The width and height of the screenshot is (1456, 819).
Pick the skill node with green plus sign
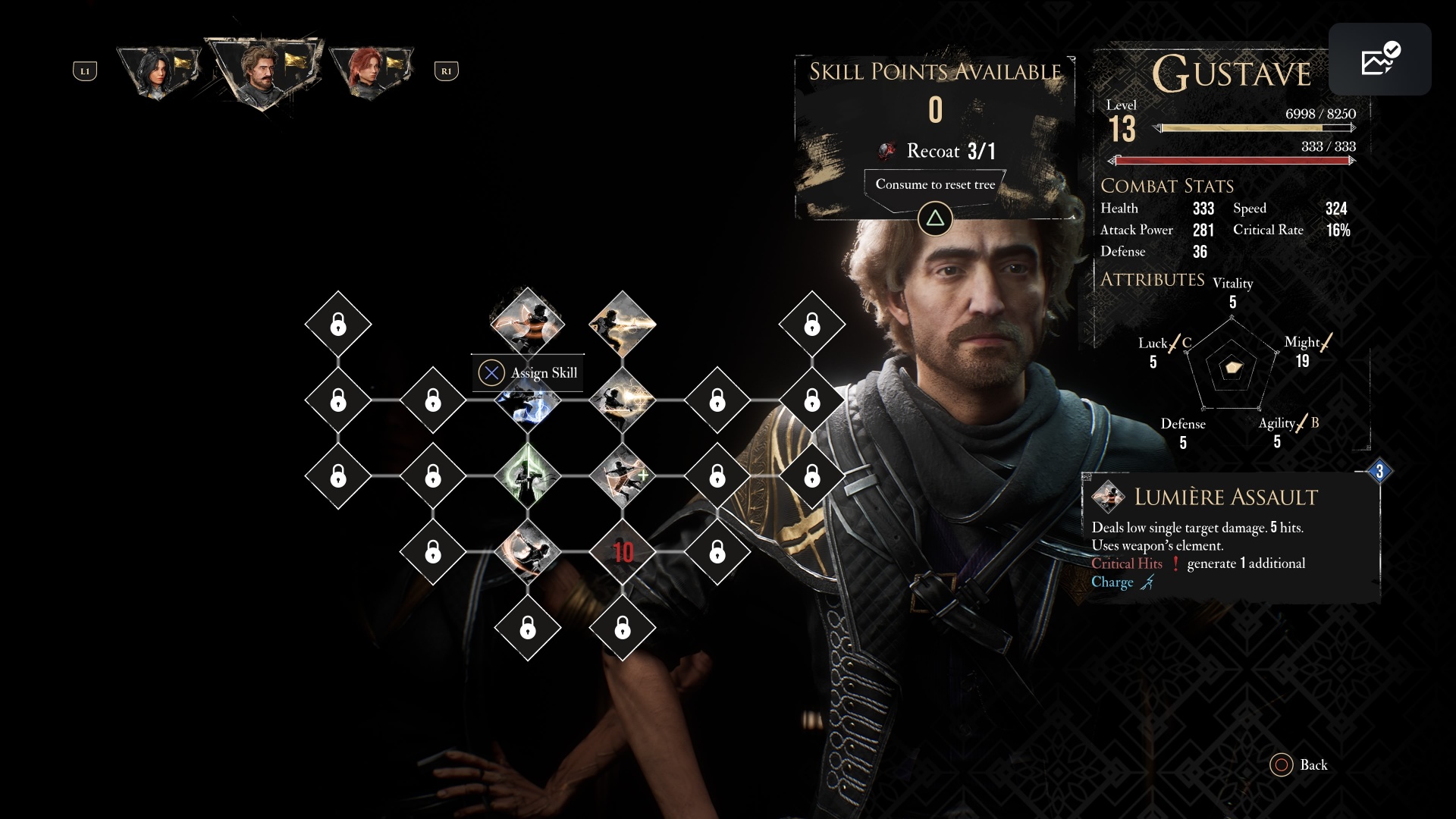tap(623, 475)
